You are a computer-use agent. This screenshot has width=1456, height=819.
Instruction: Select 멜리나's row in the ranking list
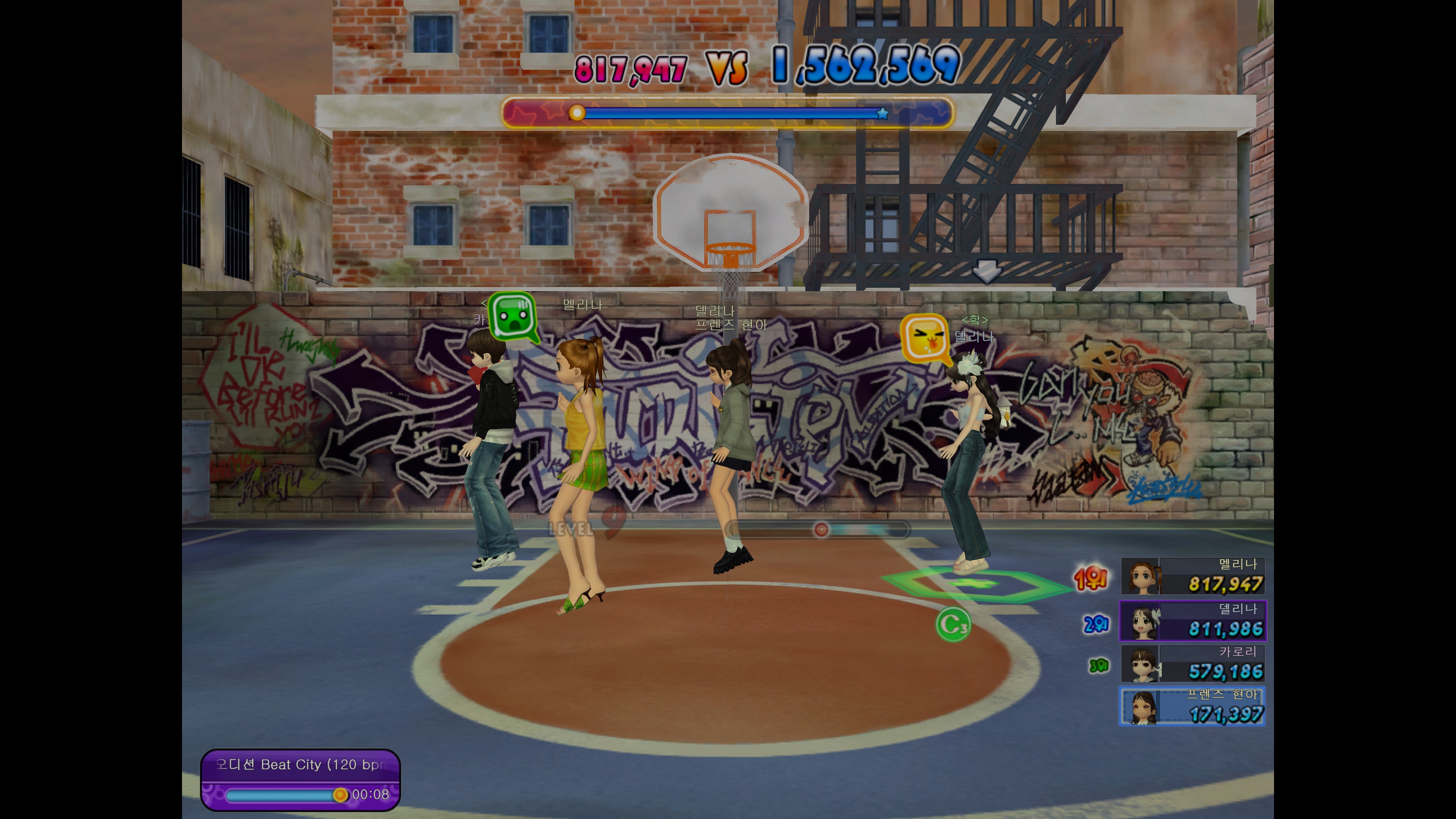click(1192, 576)
